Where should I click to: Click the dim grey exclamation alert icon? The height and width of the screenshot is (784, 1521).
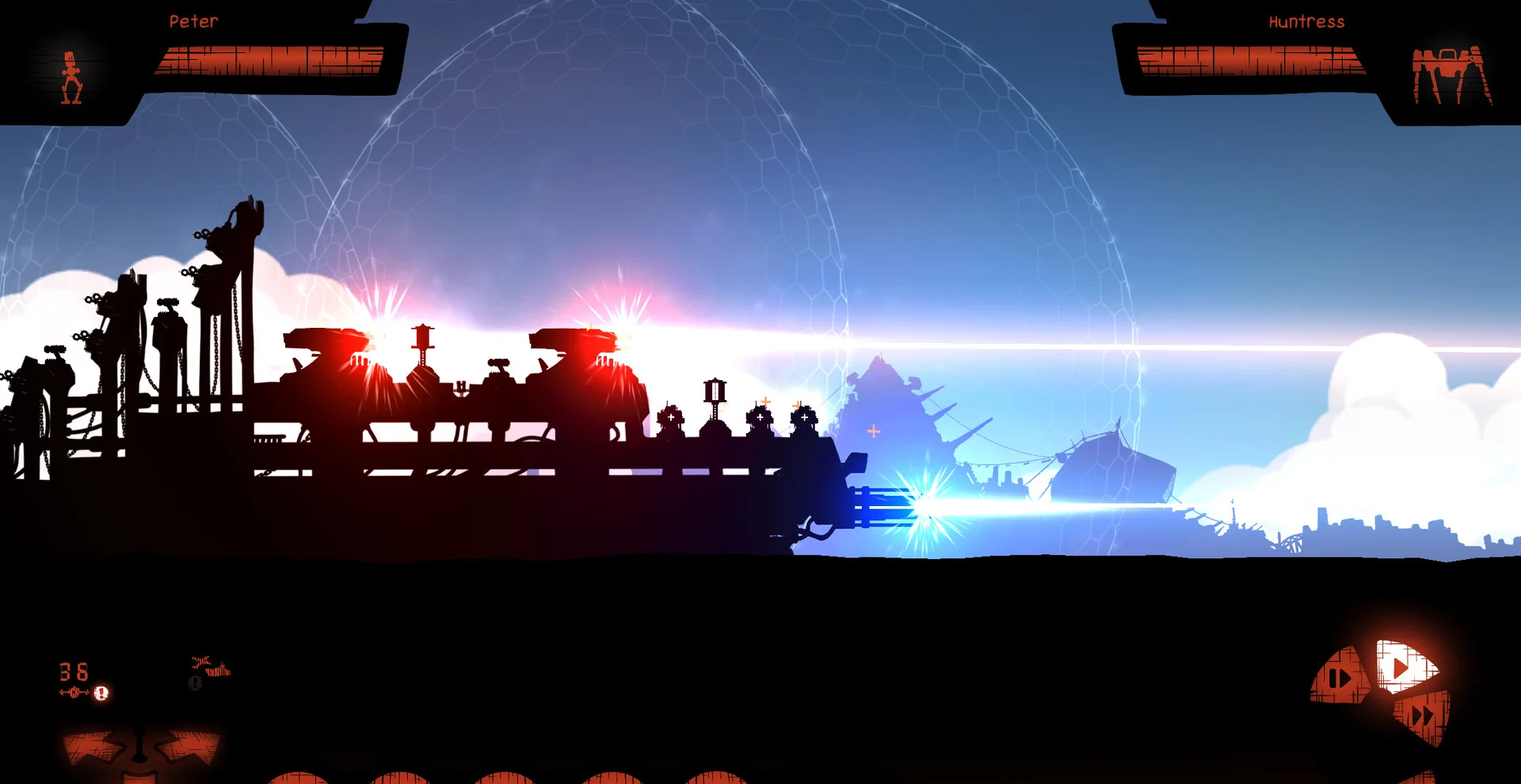(194, 683)
